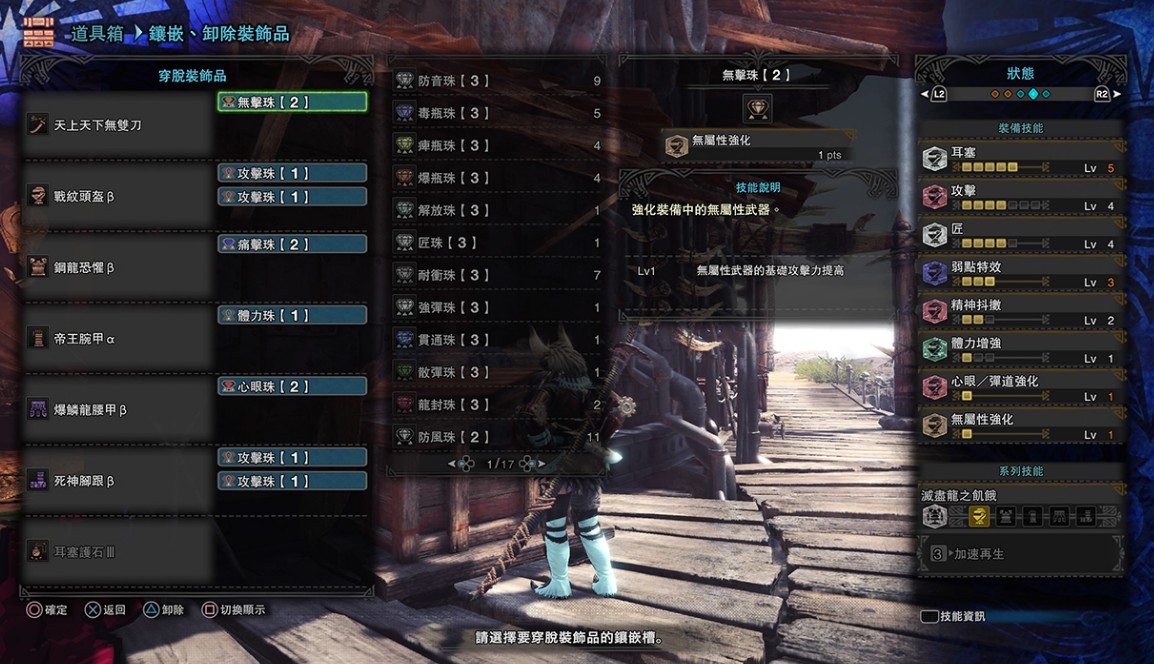Pick the 心眼珠【2】 decoration slot
Viewport: 1154px width, 664px height.
coord(292,386)
